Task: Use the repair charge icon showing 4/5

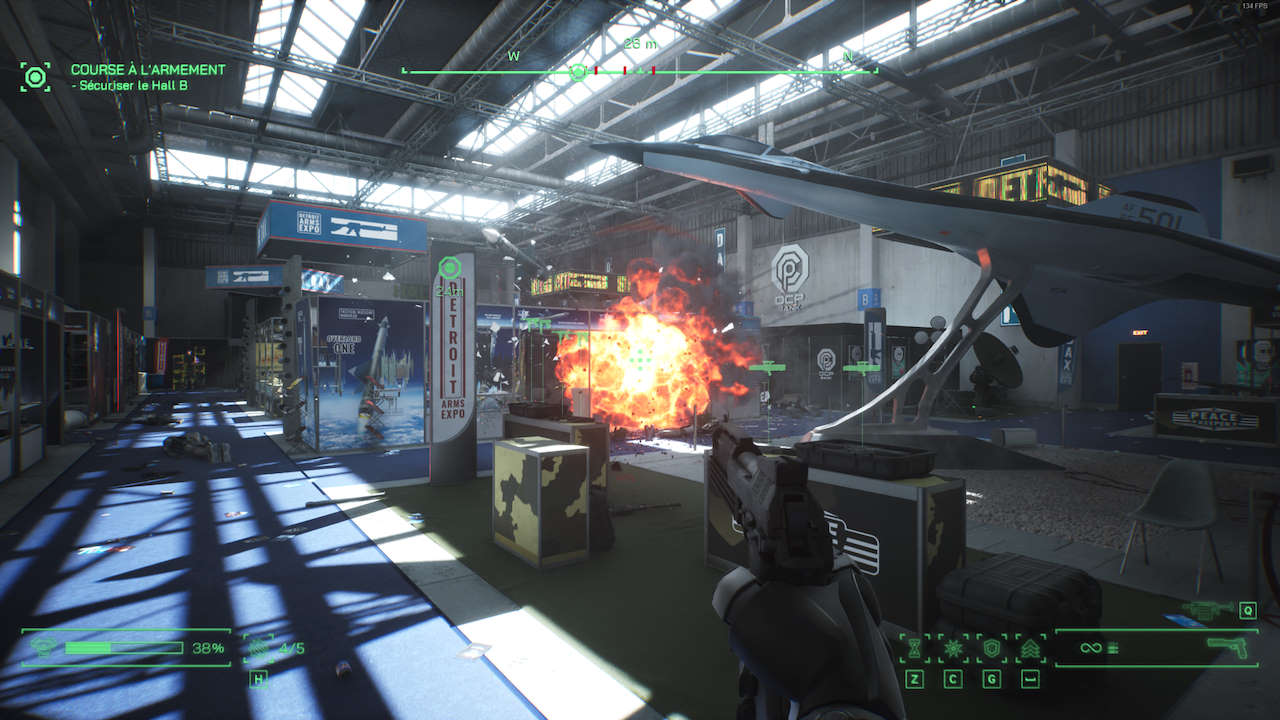Action: 259,648
